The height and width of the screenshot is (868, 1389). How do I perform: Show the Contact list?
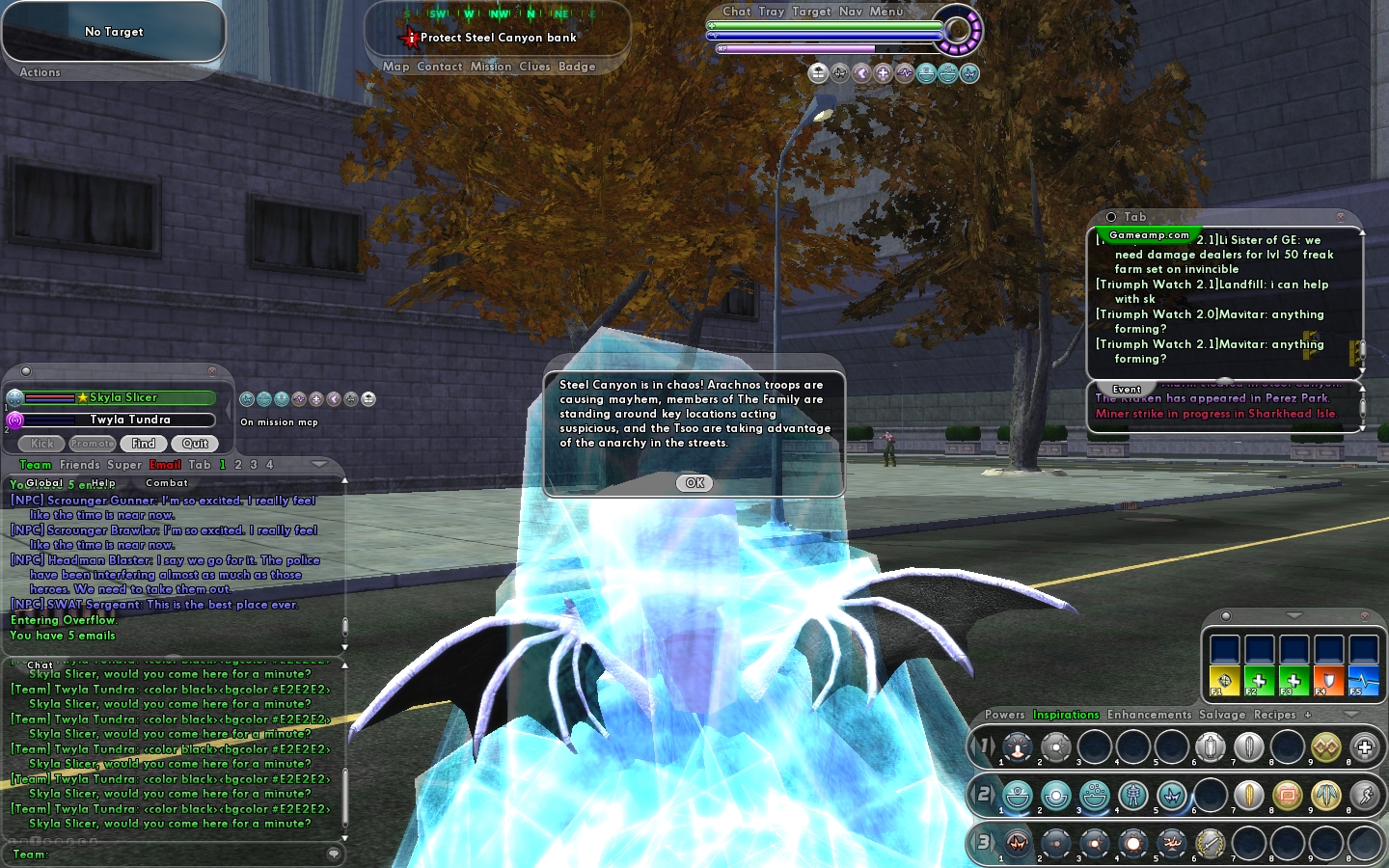click(440, 67)
